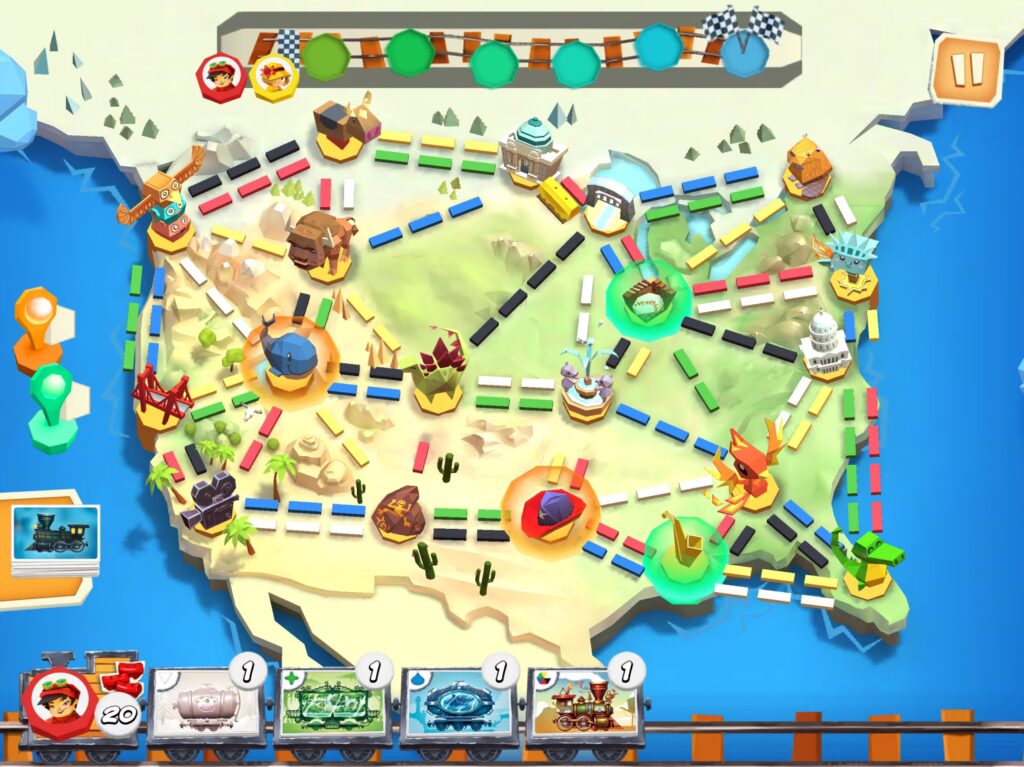This screenshot has width=1024, height=767.
Task: Click the yellow player avatar on progress track
Action: [x=271, y=76]
